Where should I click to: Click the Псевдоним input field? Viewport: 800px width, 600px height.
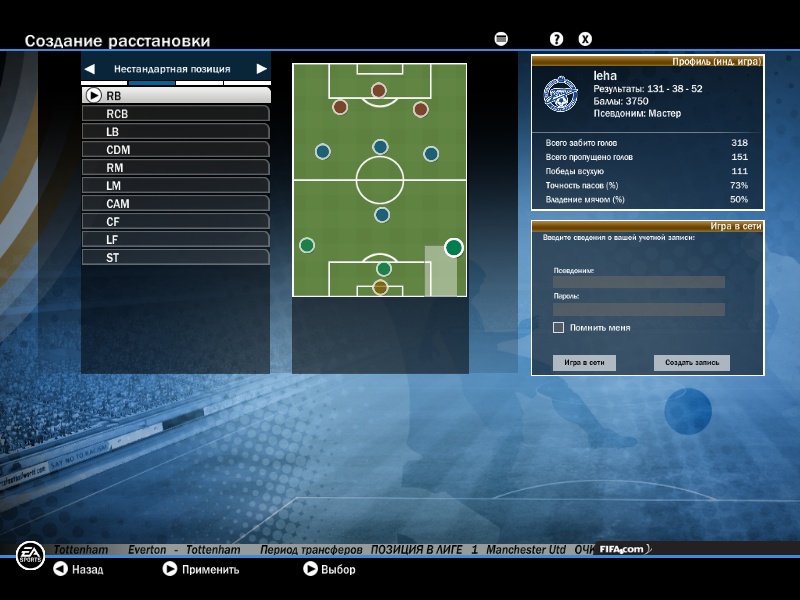click(x=638, y=282)
